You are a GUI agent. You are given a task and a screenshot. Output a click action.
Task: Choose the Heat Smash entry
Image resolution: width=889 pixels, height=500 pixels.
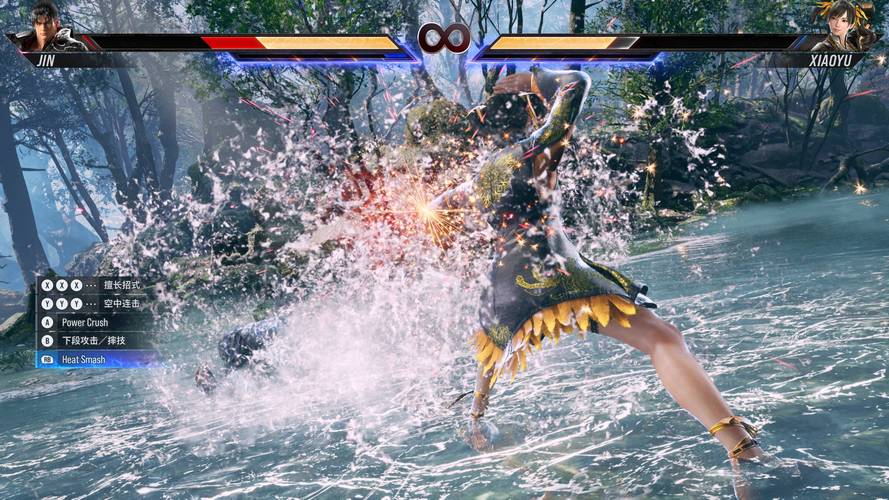point(83,359)
